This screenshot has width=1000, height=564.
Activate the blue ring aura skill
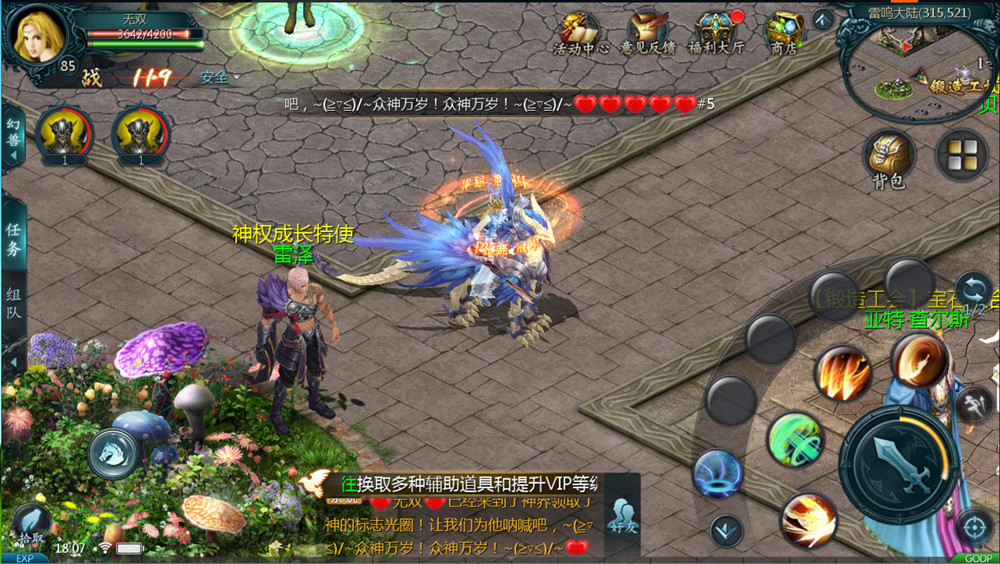tap(717, 473)
